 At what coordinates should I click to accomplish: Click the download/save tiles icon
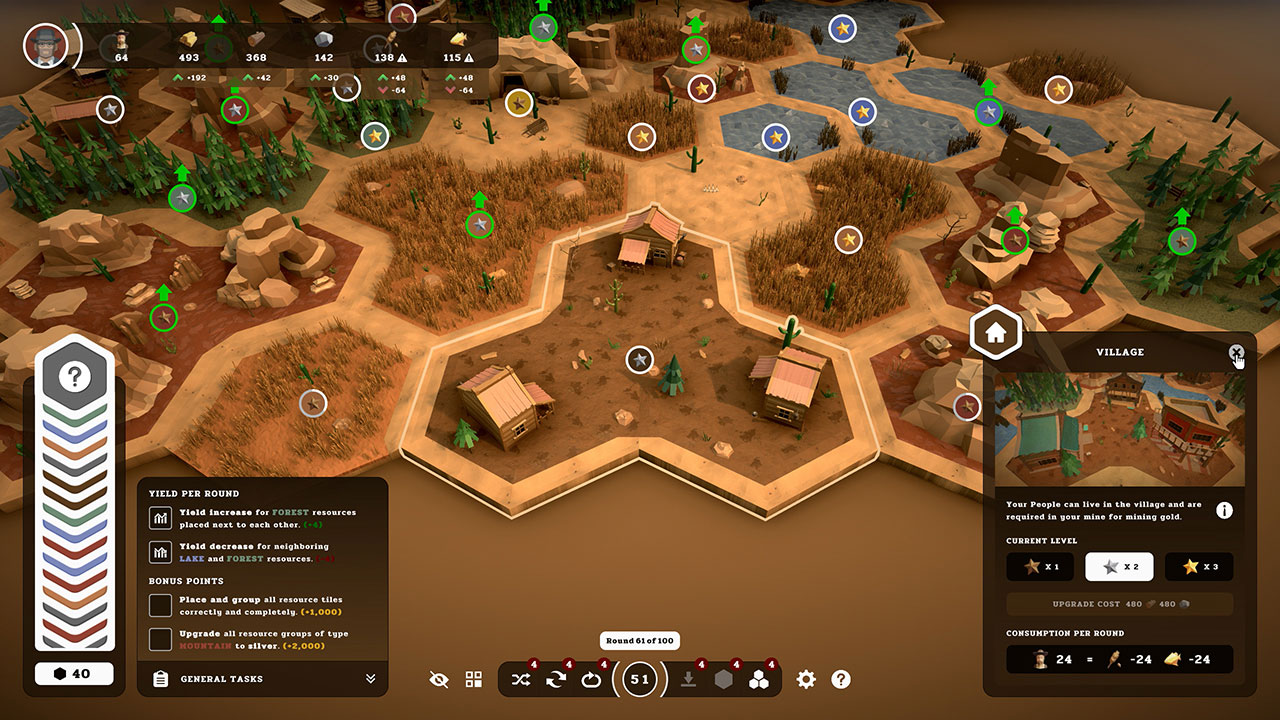[x=690, y=678]
